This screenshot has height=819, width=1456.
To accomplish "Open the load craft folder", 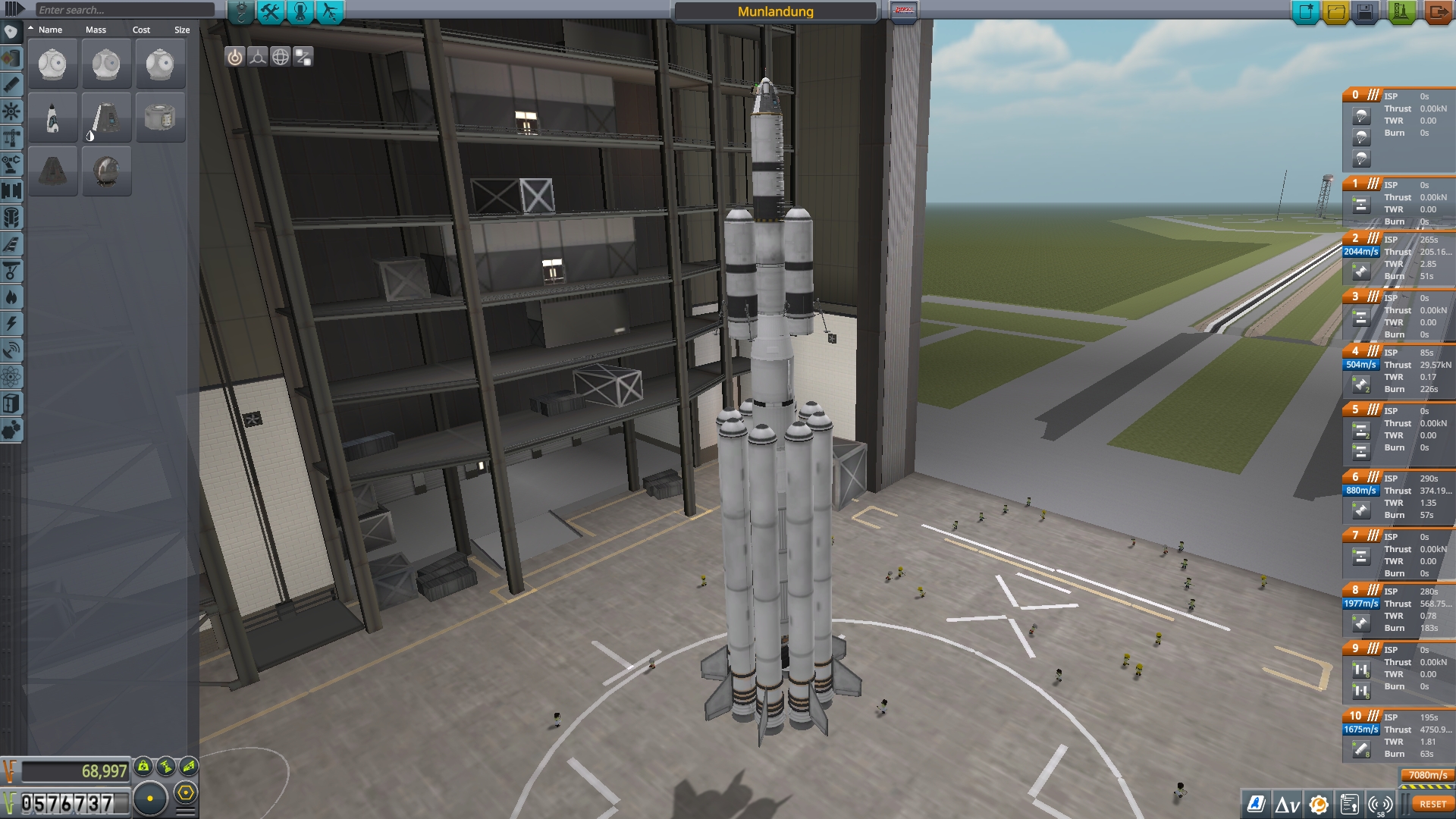I will click(1335, 12).
